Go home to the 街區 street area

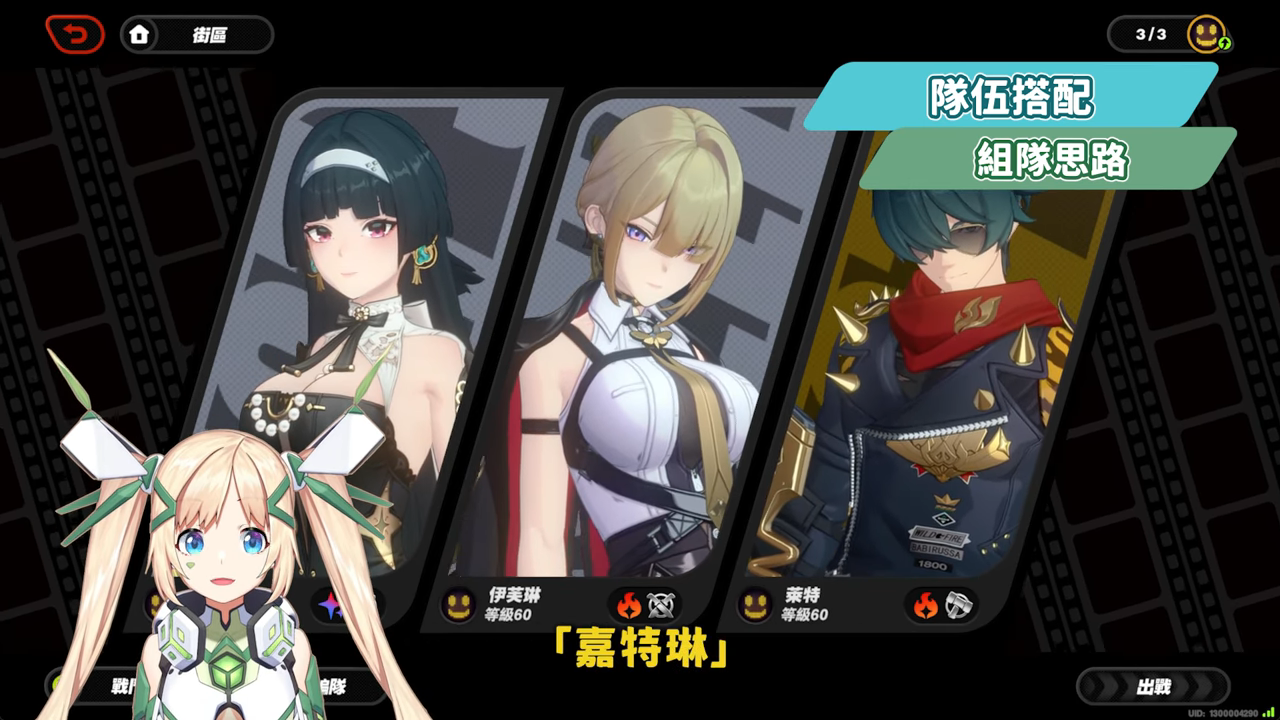[x=196, y=35]
